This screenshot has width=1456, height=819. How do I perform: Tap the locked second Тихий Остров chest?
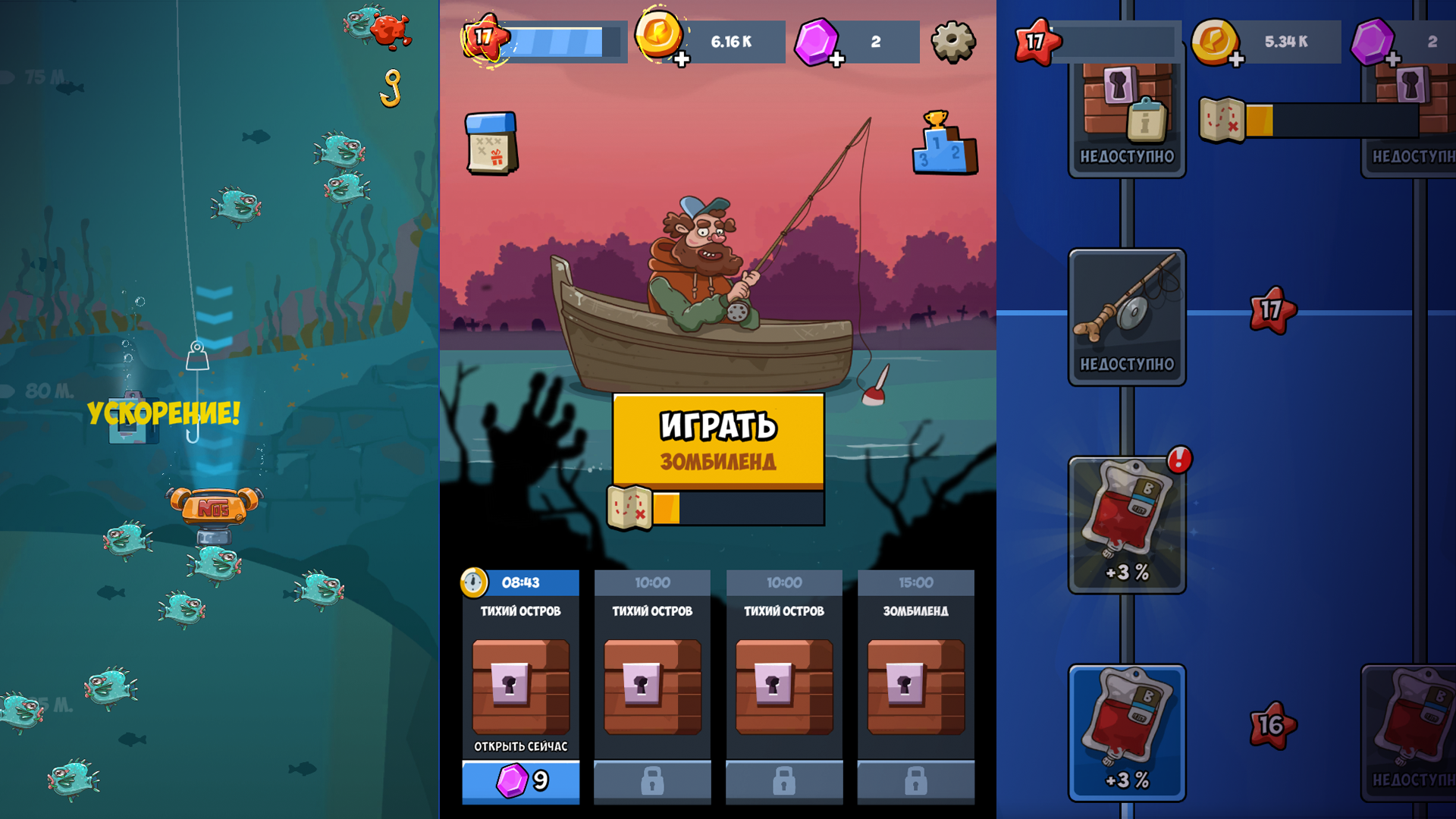click(x=651, y=686)
